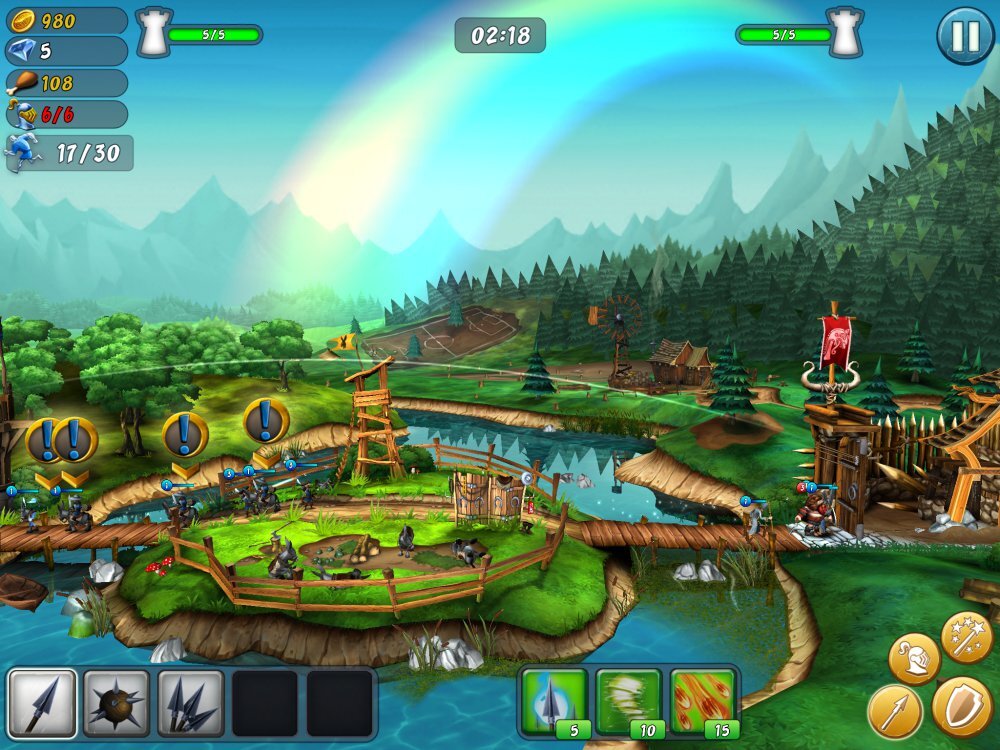Cast the fire rain ability costing 15
The width and height of the screenshot is (1000, 750).
pos(703,701)
